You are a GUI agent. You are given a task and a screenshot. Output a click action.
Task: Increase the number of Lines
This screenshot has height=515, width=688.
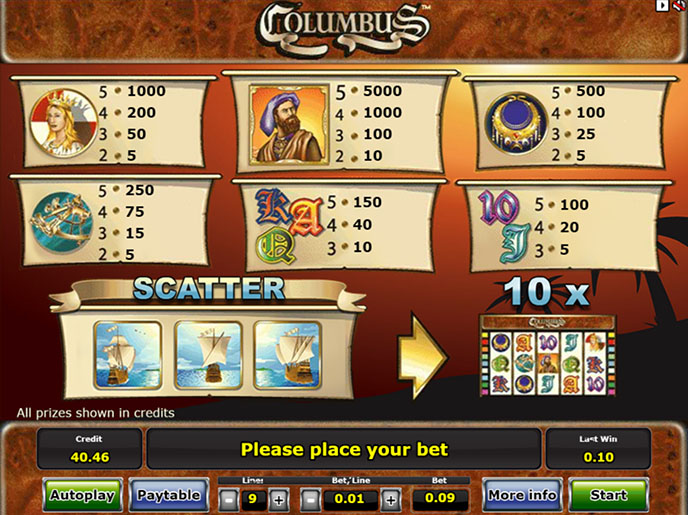[x=278, y=499]
